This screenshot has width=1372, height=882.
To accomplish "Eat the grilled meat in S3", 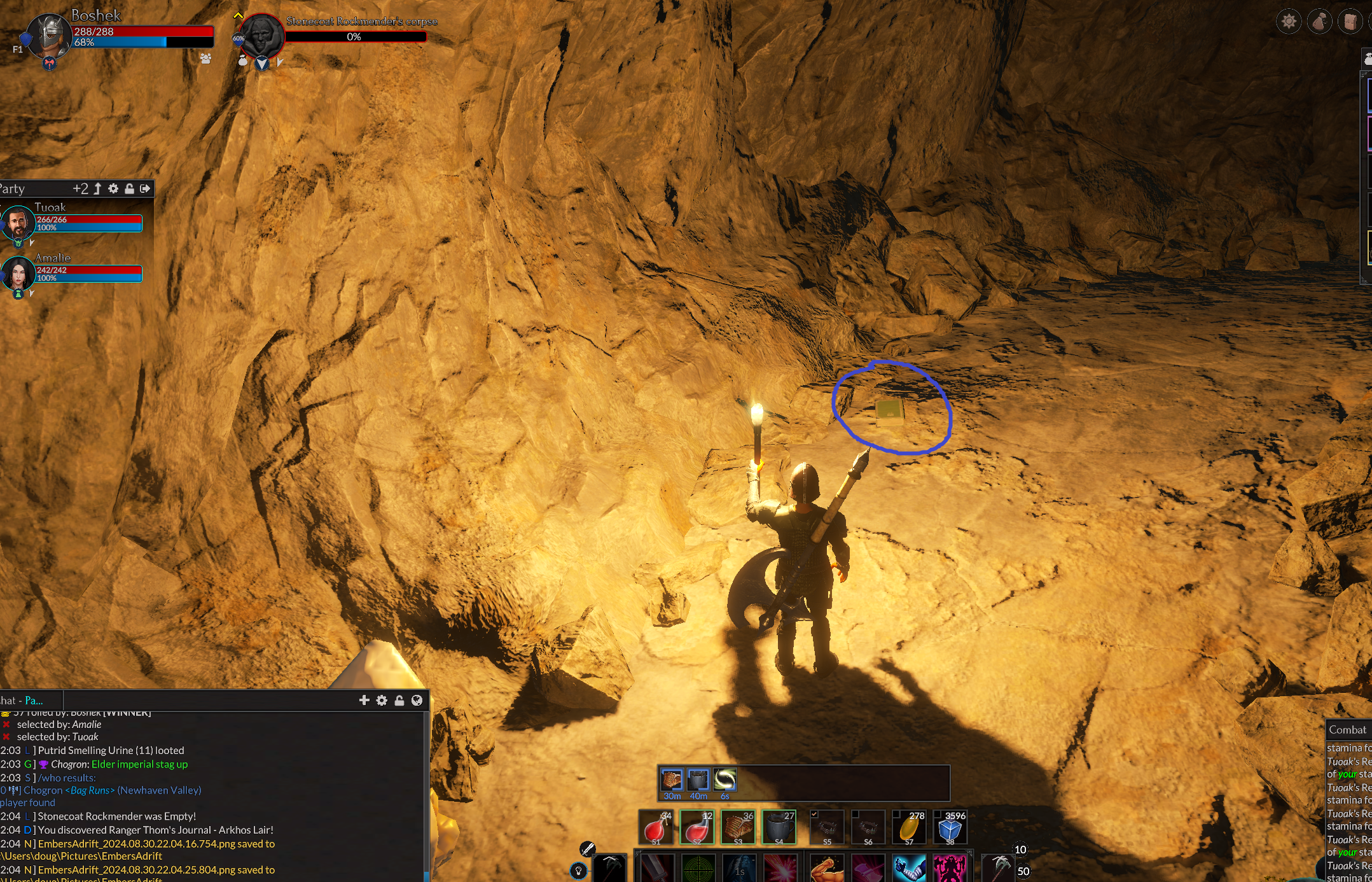I will click(x=738, y=827).
